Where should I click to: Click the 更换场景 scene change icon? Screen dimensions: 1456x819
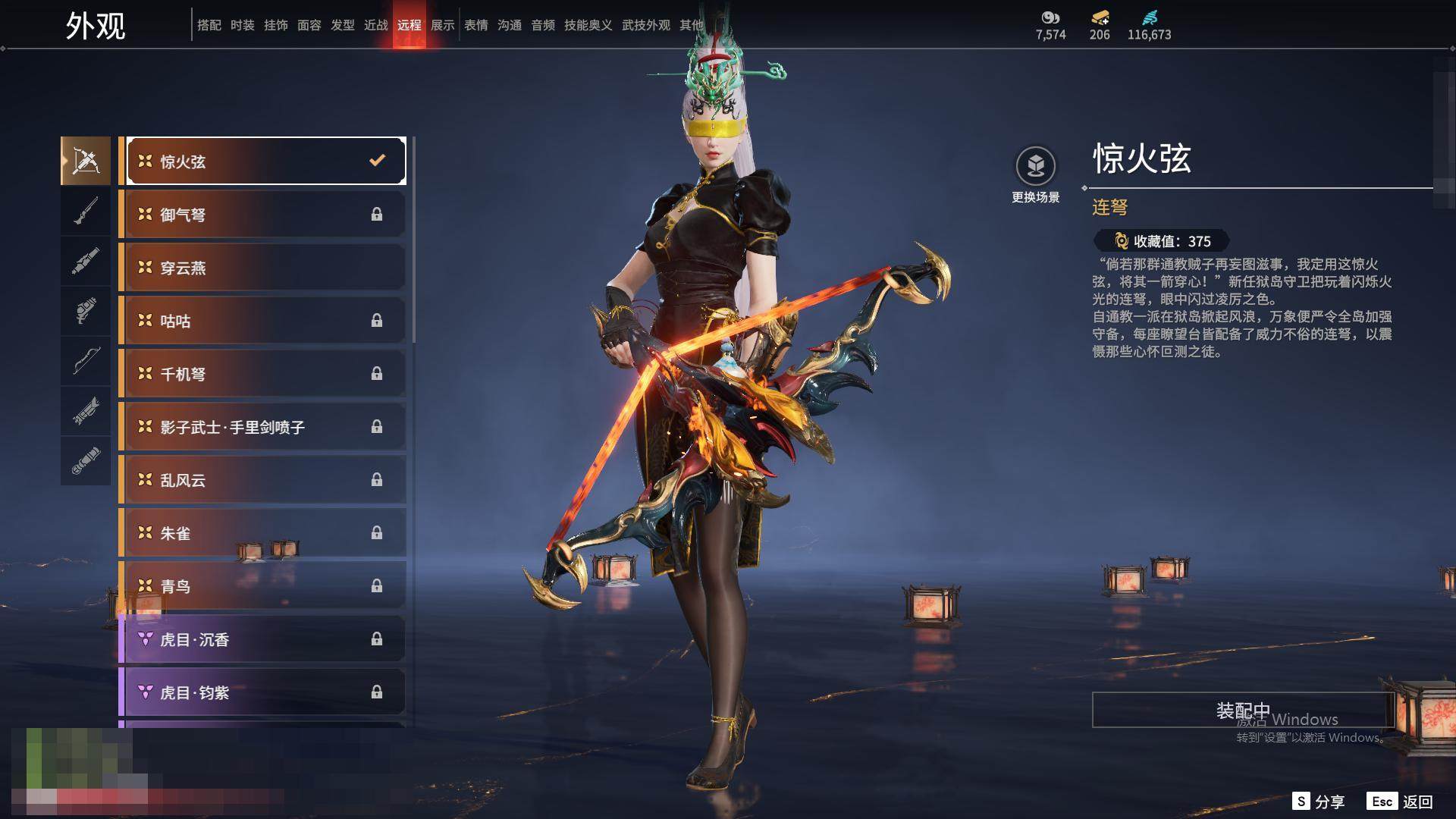1035,166
